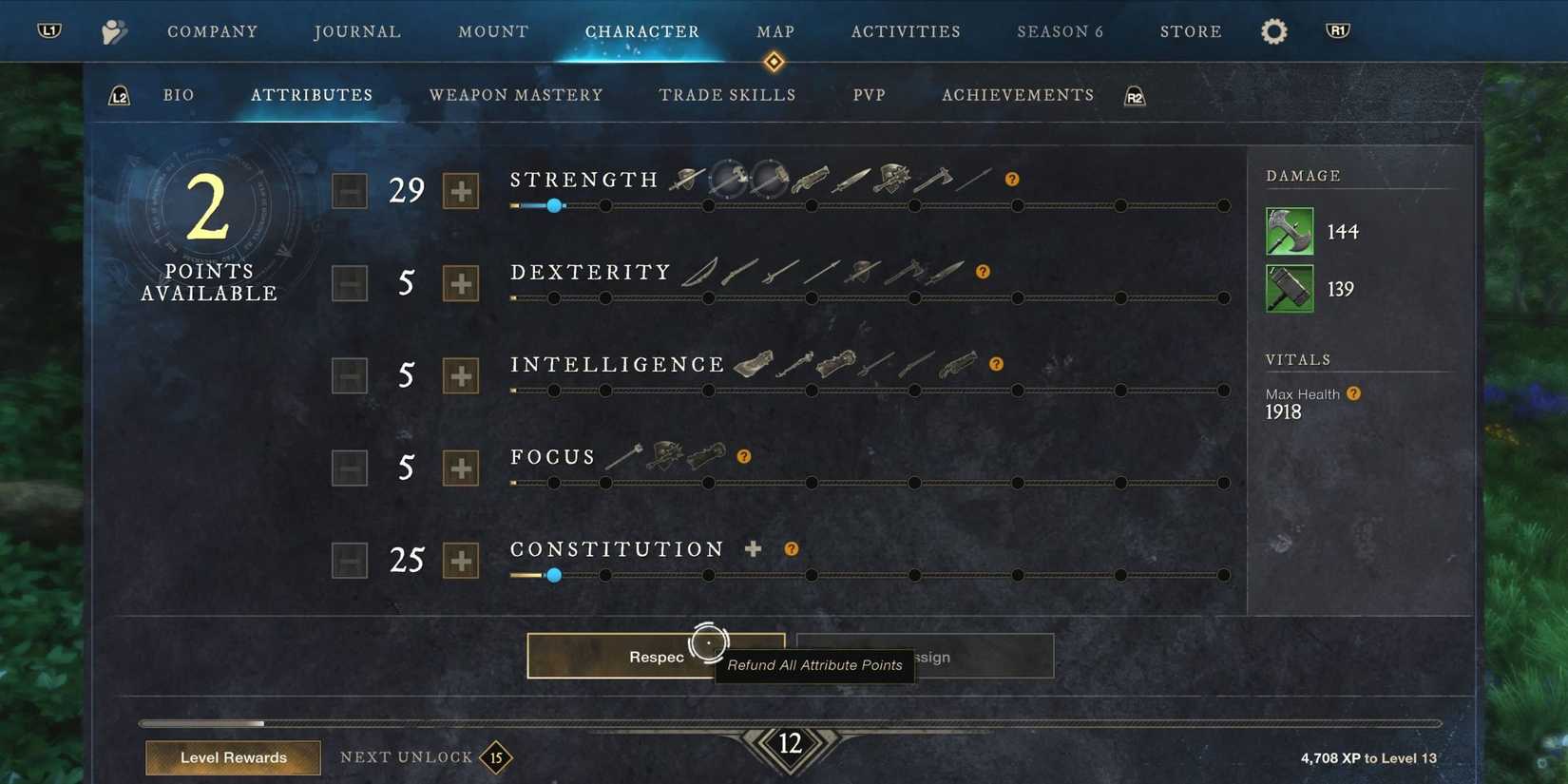The image size is (1568, 784).
Task: Click the Respec button
Action: [x=657, y=656]
